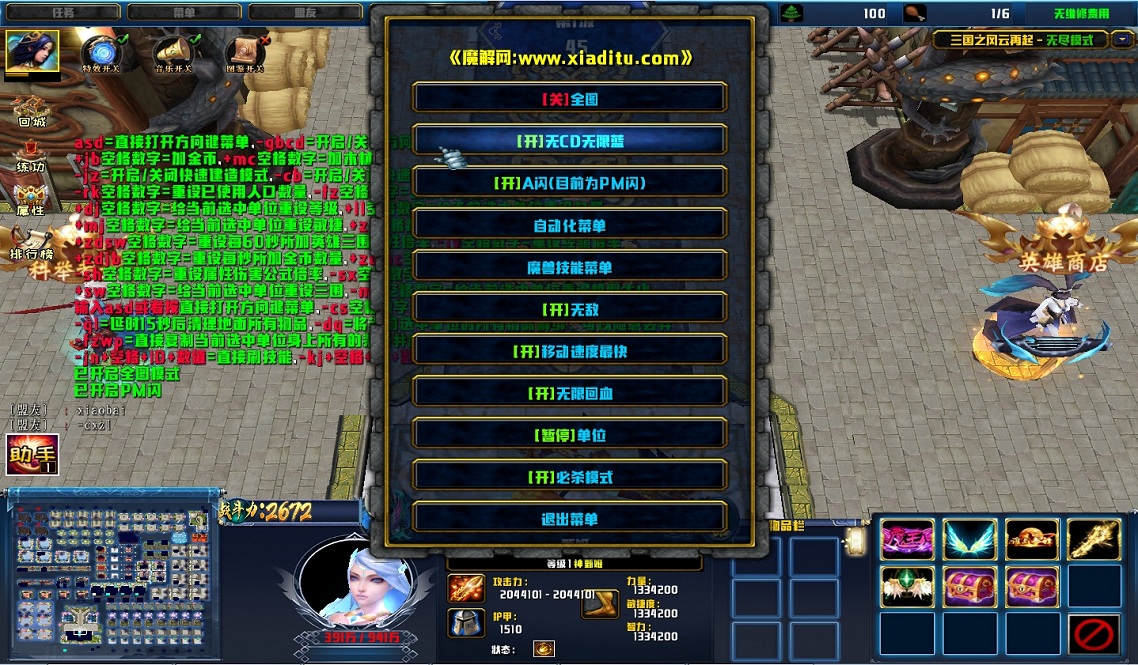Click the 助手 assistant icon
This screenshot has height=665, width=1138.
32,455
